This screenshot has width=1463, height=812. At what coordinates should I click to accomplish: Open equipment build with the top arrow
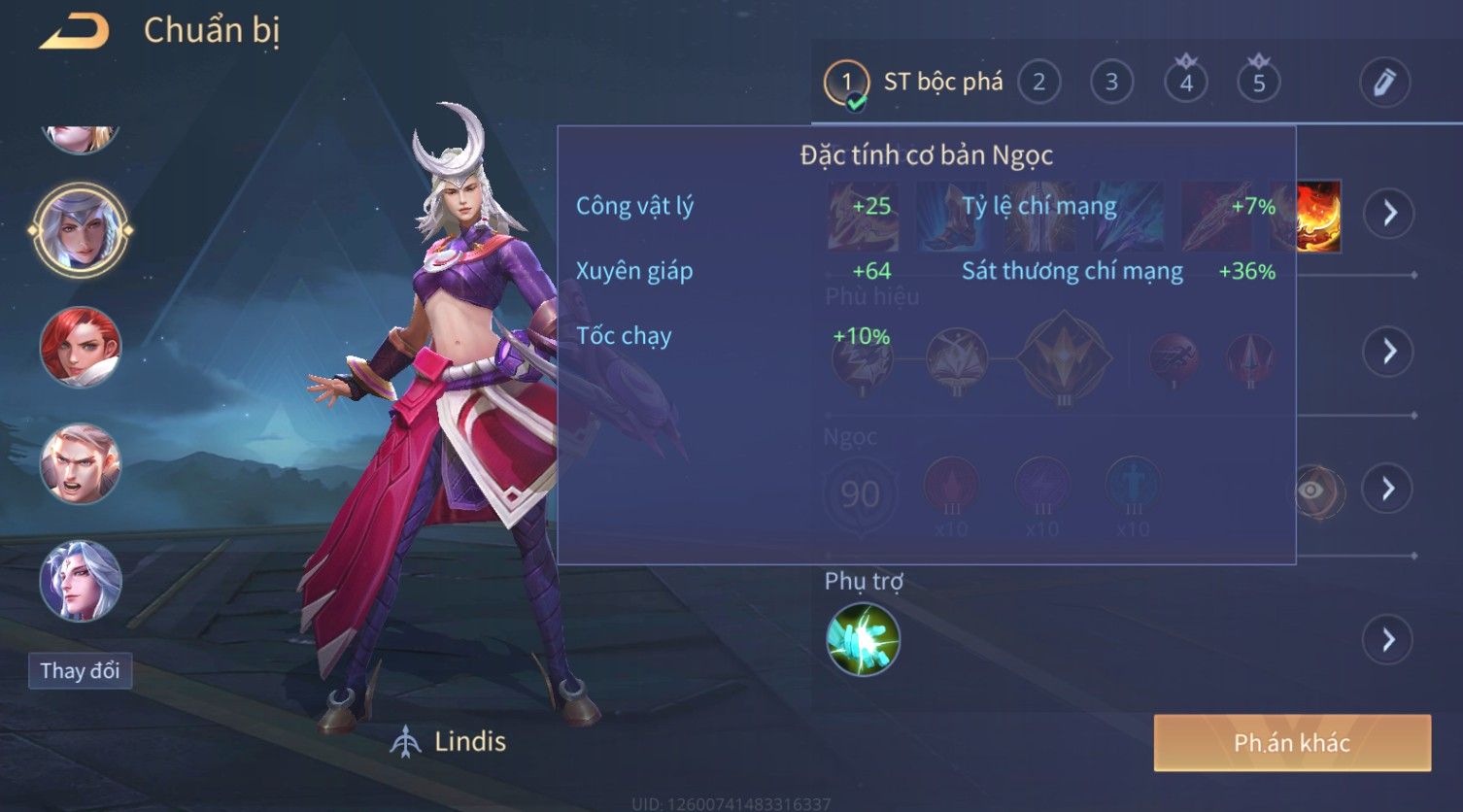(x=1389, y=213)
